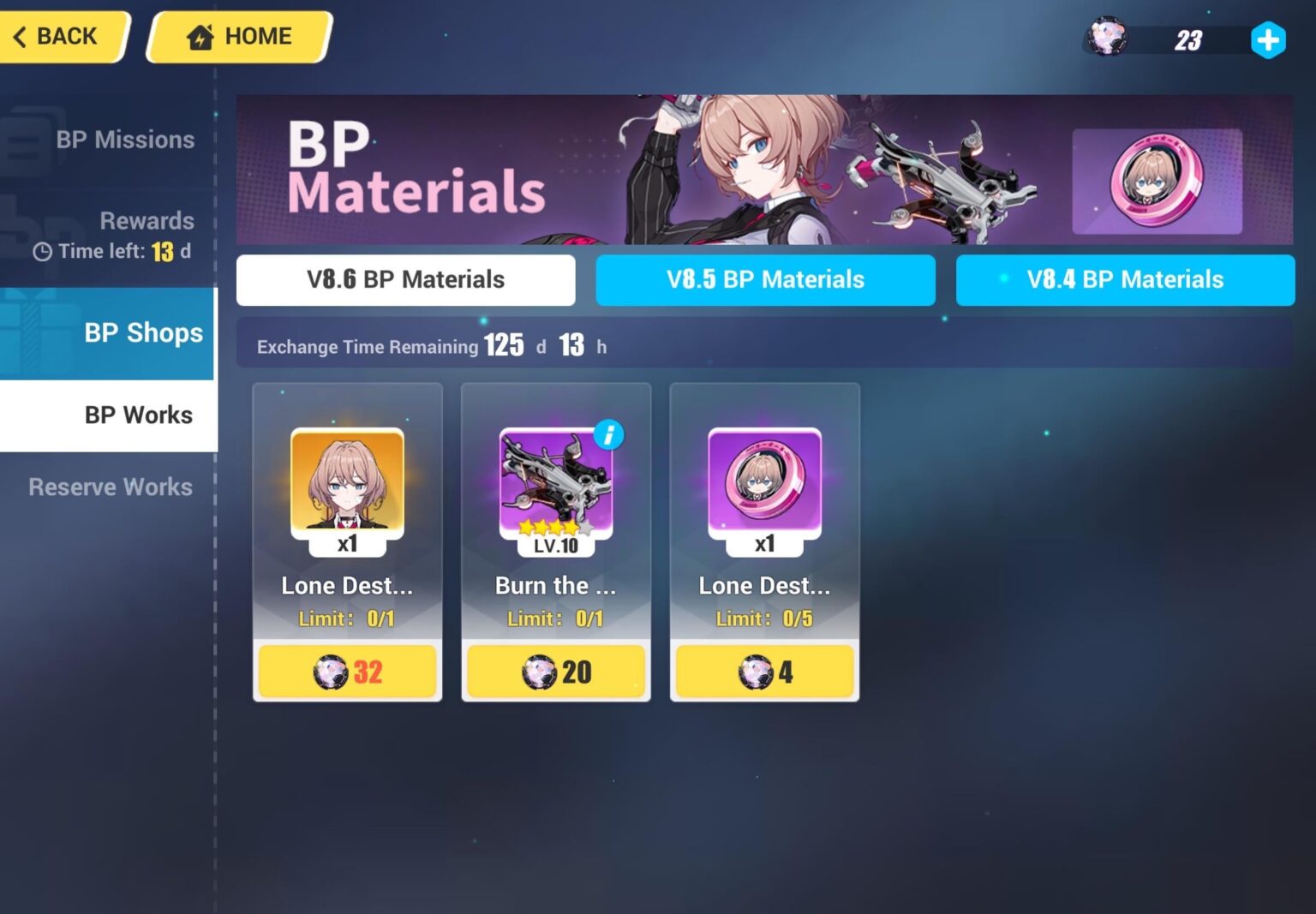The height and width of the screenshot is (914, 1316).
Task: Switch to BP Shops section
Action: [x=143, y=332]
